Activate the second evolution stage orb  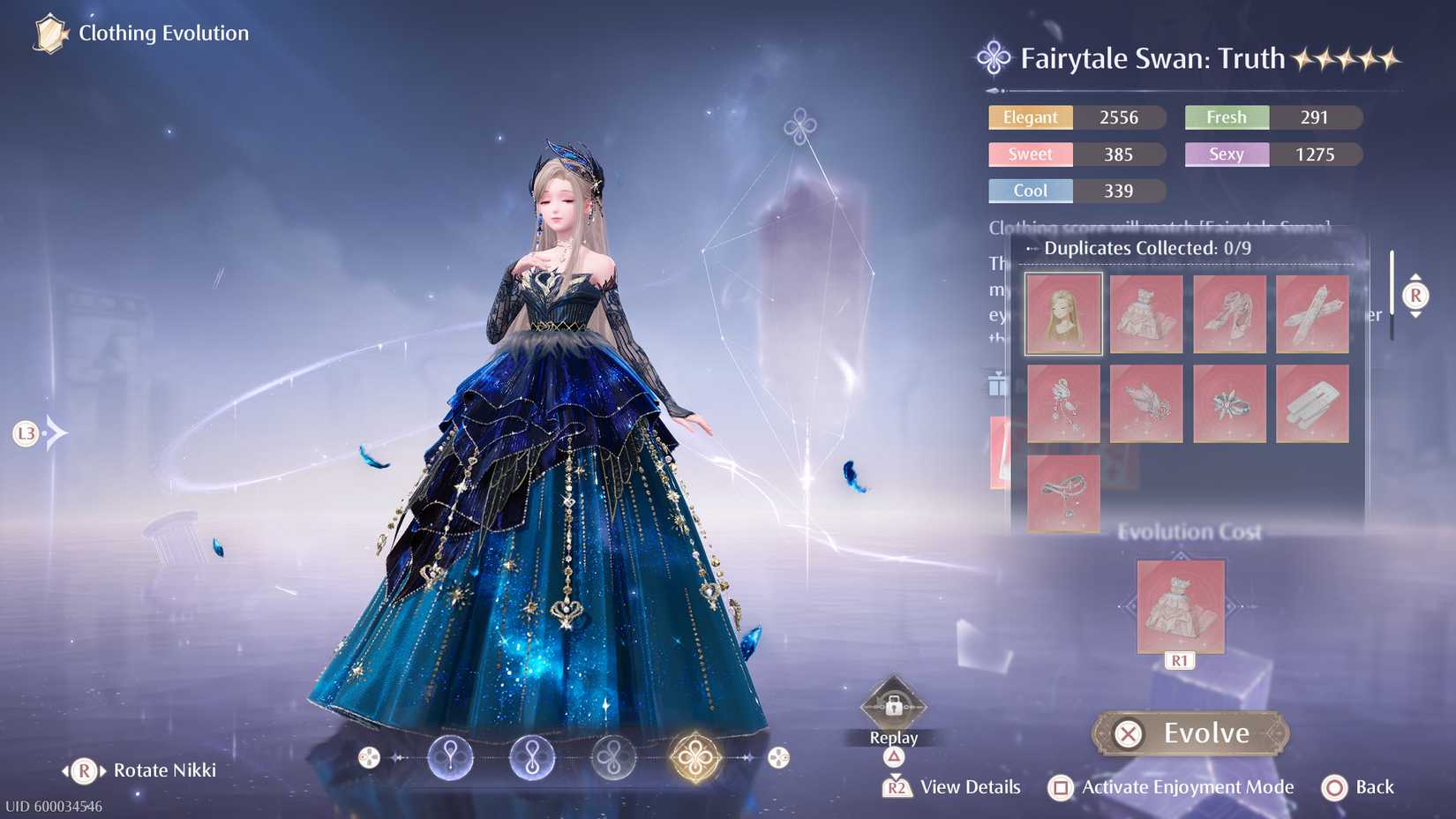[x=530, y=755]
